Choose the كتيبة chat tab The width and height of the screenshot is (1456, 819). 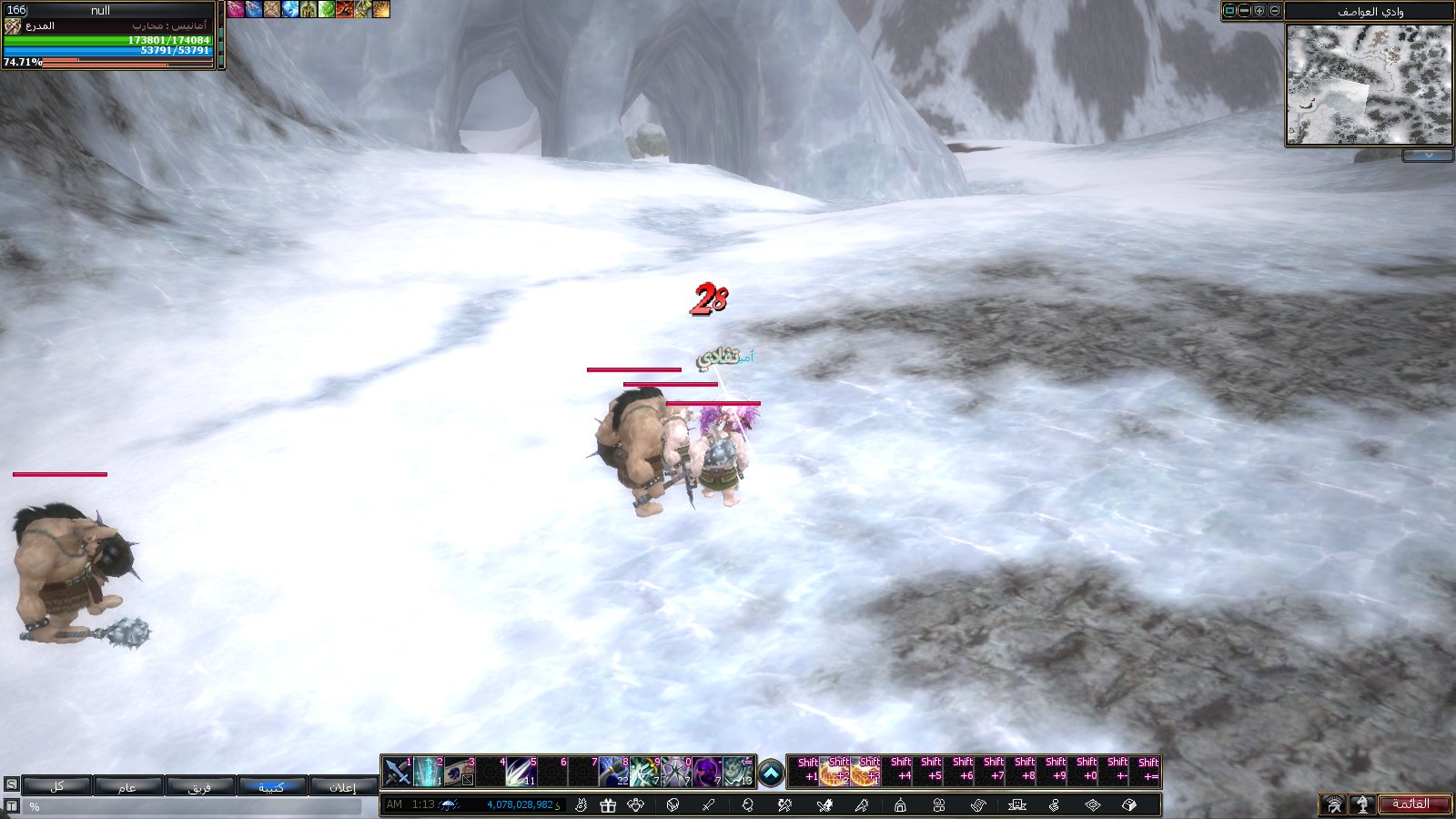271,786
